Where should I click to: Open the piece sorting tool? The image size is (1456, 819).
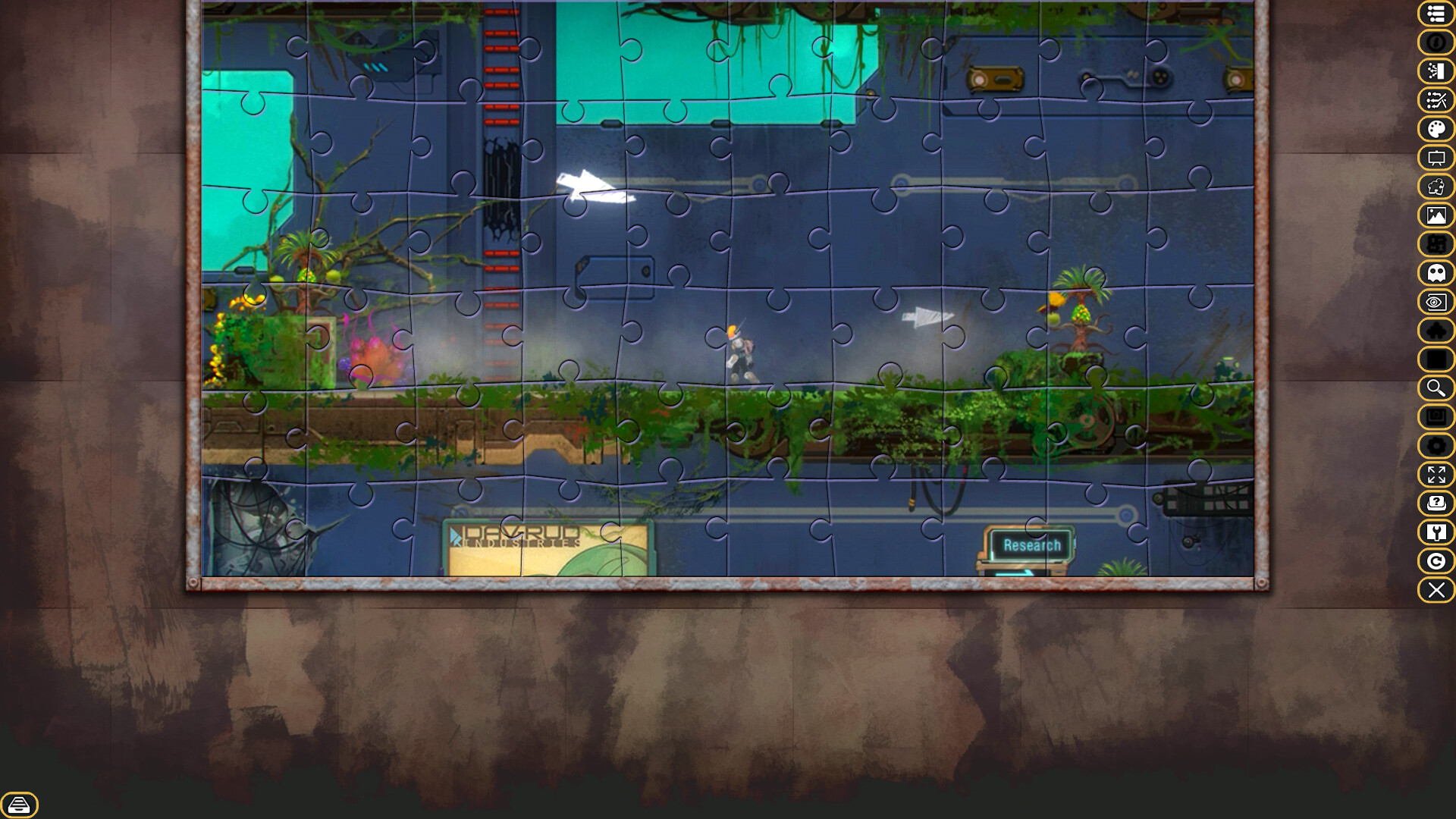tap(1436, 71)
